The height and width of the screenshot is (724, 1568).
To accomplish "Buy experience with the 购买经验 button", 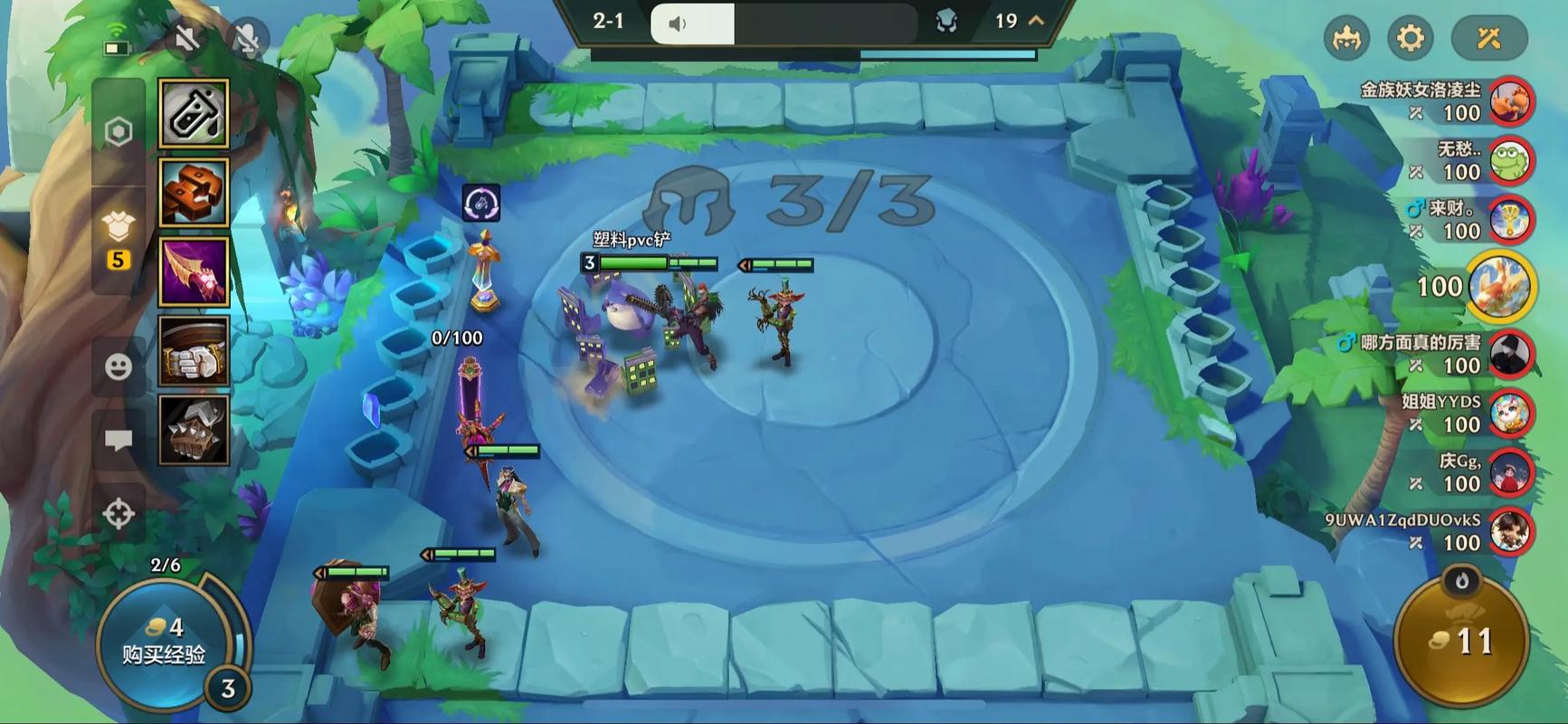I will point(164,640).
